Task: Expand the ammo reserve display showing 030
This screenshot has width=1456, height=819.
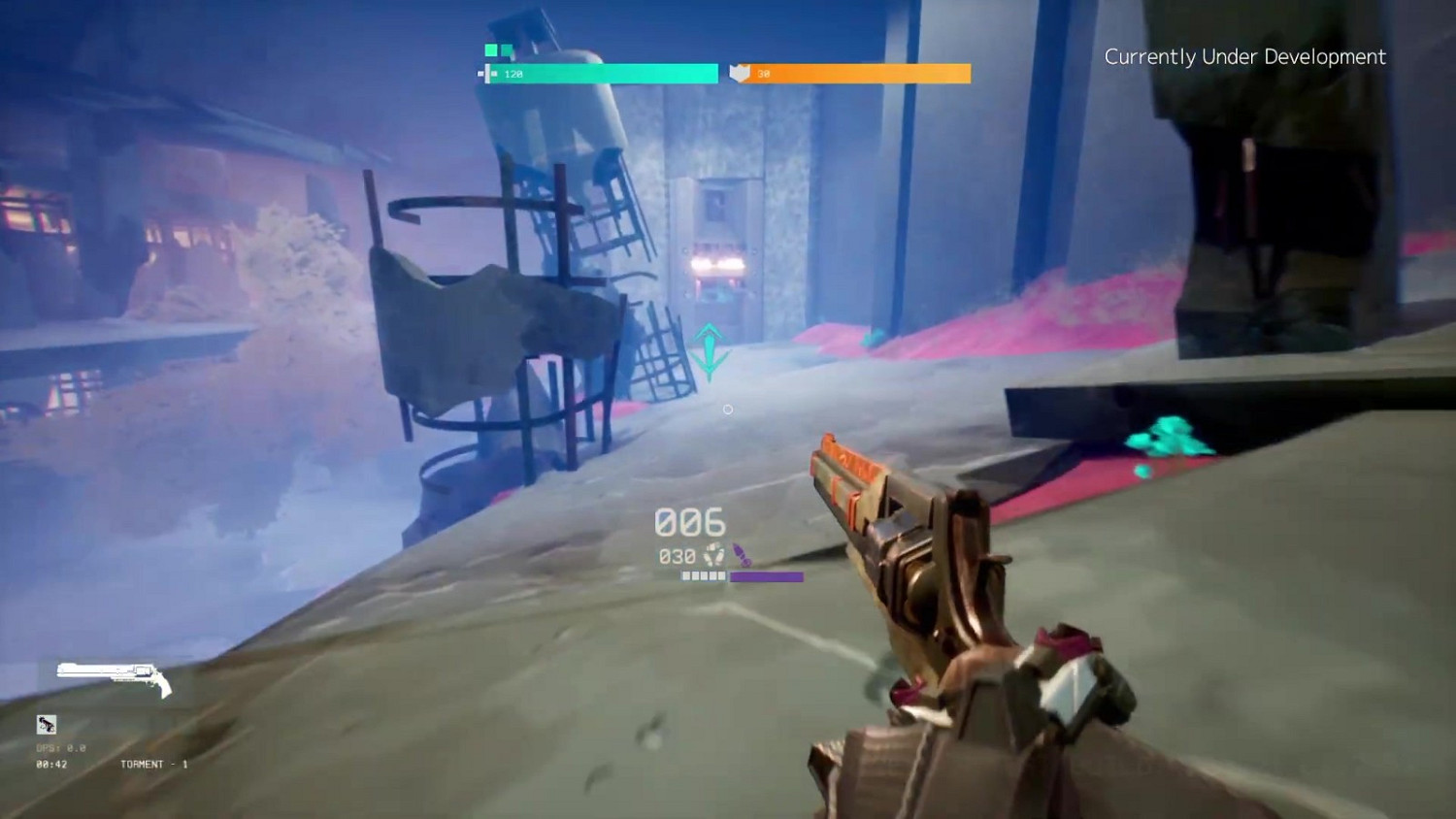Action: point(678,556)
